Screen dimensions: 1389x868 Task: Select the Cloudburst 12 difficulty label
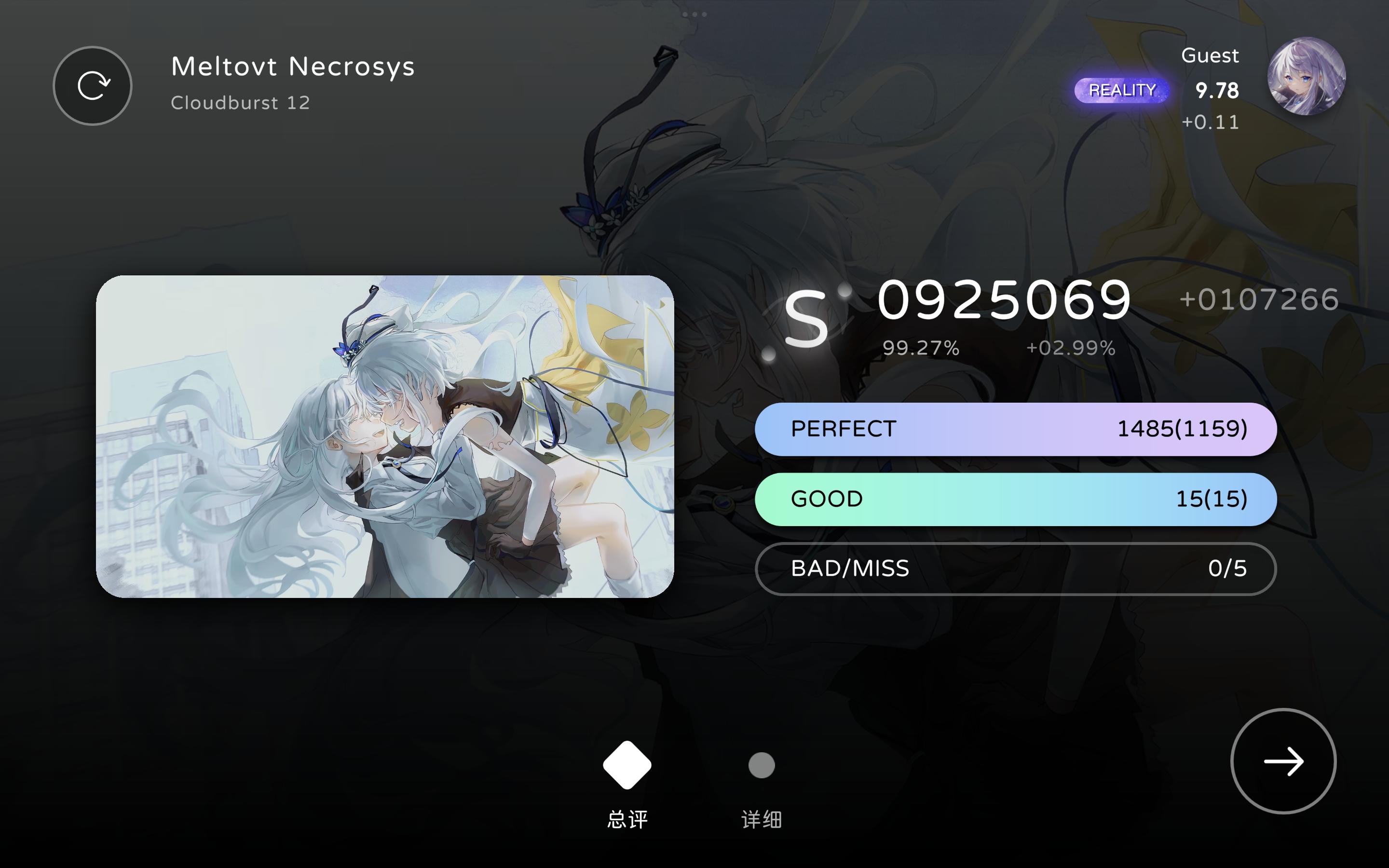pyautogui.click(x=240, y=102)
